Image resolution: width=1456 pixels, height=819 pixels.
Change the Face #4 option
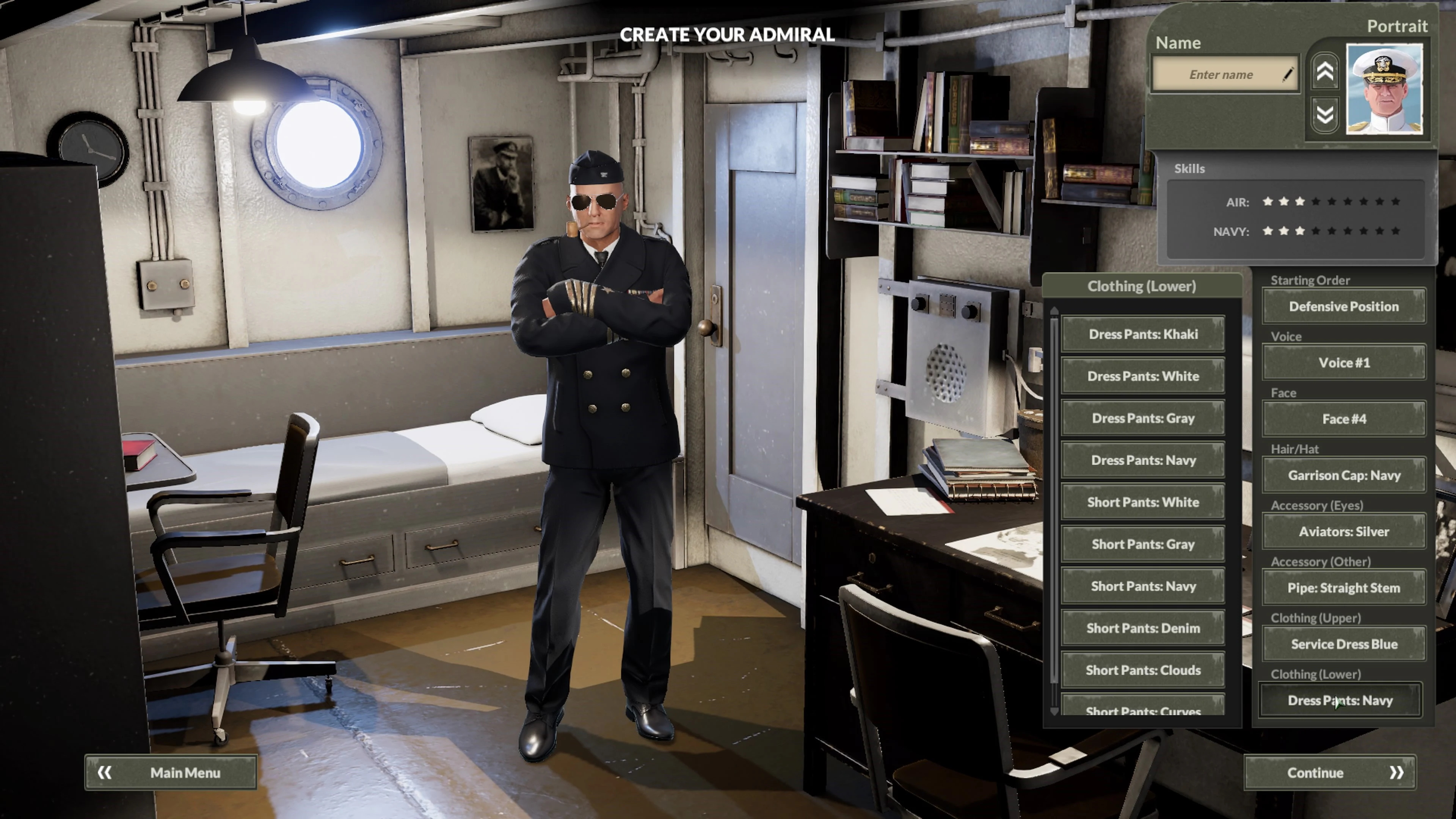point(1344,419)
